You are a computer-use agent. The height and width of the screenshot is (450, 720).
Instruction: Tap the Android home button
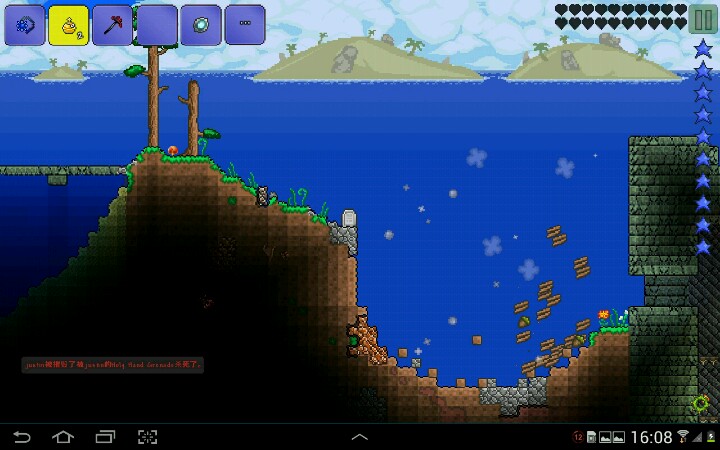point(63,437)
